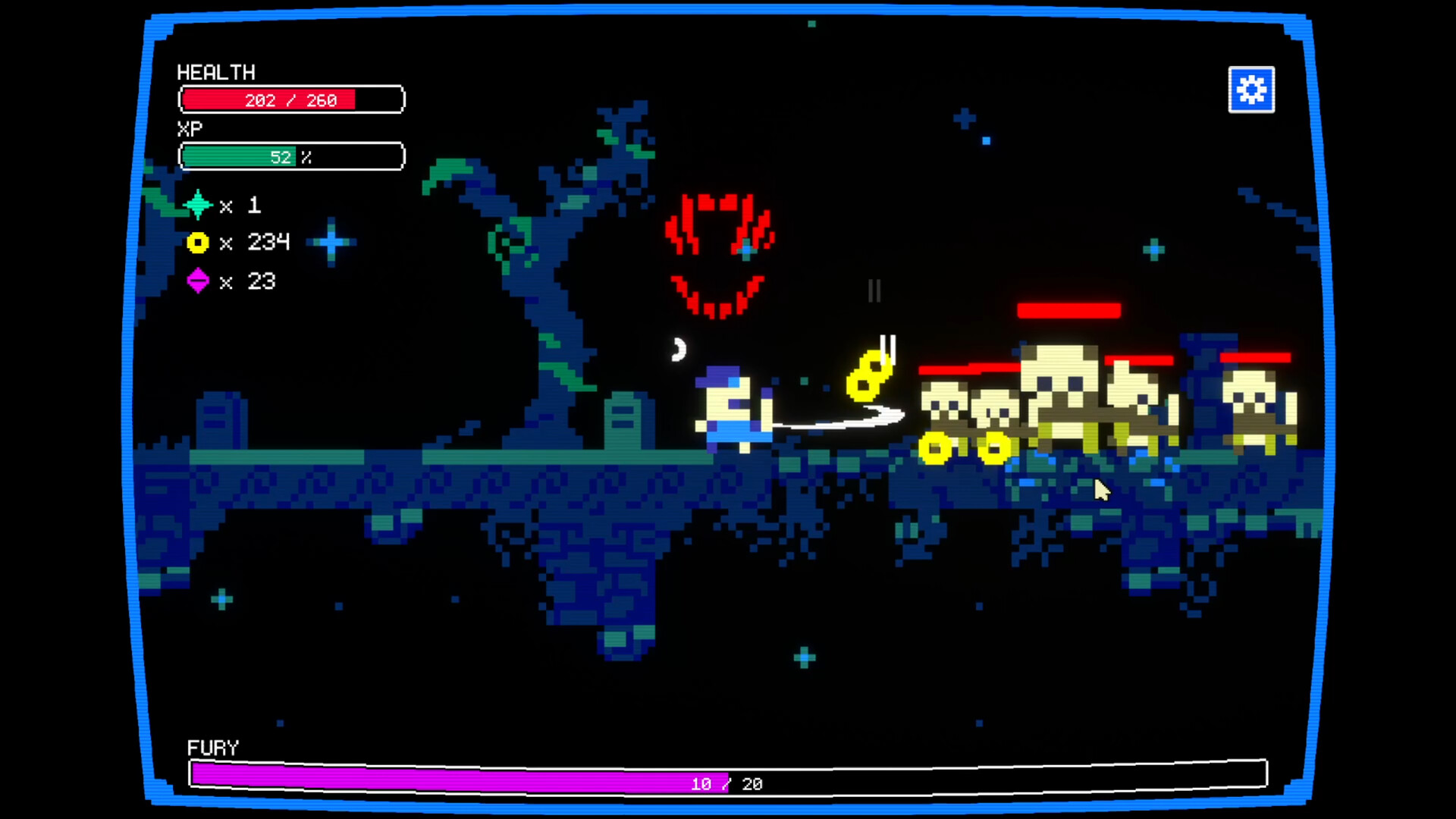
Task: Click the XP label text
Action: [x=191, y=127]
